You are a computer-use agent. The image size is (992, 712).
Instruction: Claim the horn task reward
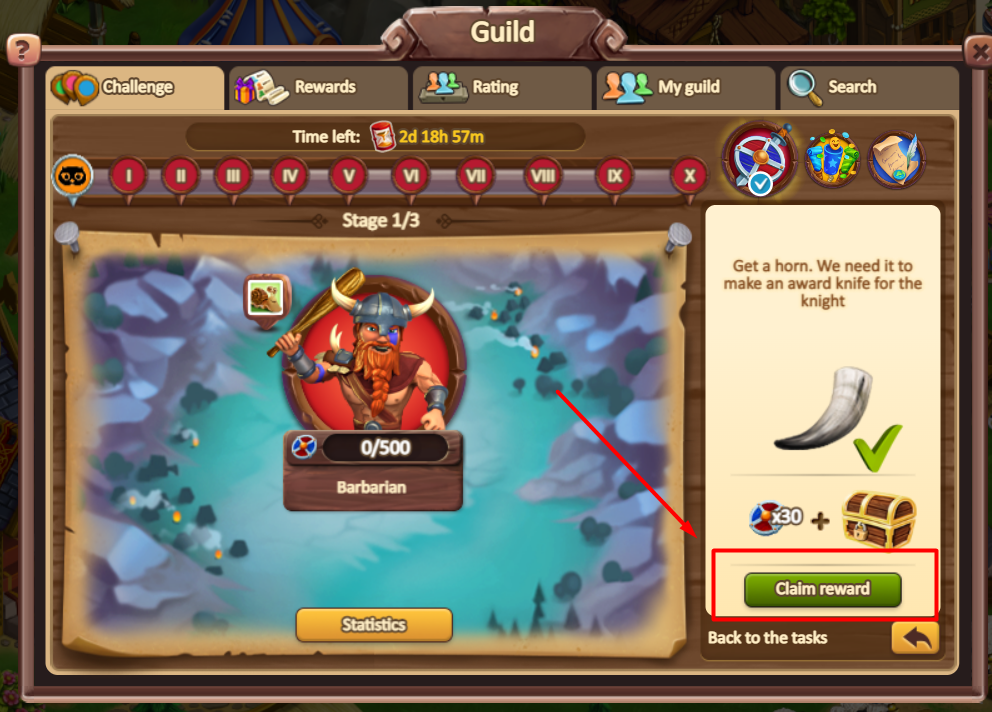click(822, 589)
